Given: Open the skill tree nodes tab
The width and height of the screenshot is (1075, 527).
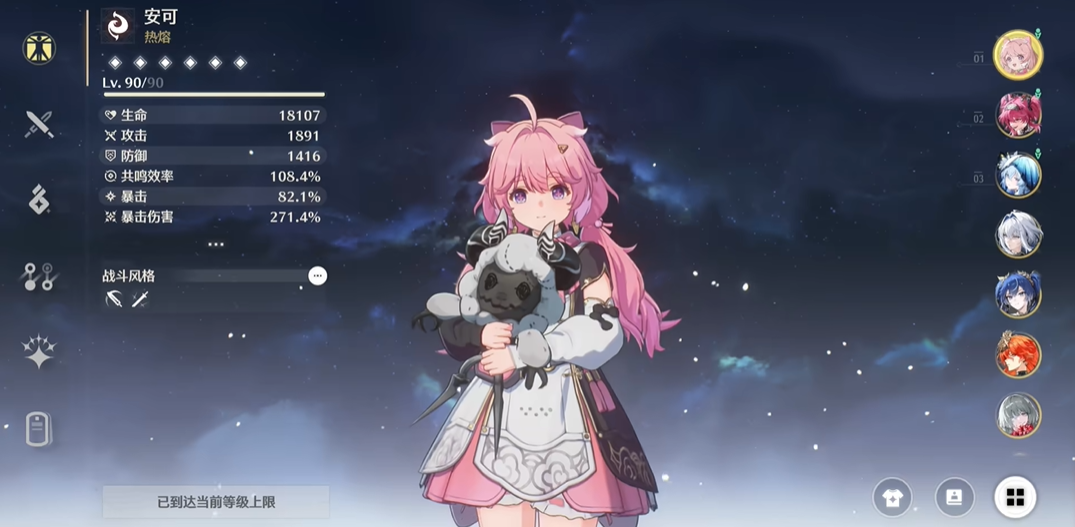Looking at the screenshot, I should 39,277.
